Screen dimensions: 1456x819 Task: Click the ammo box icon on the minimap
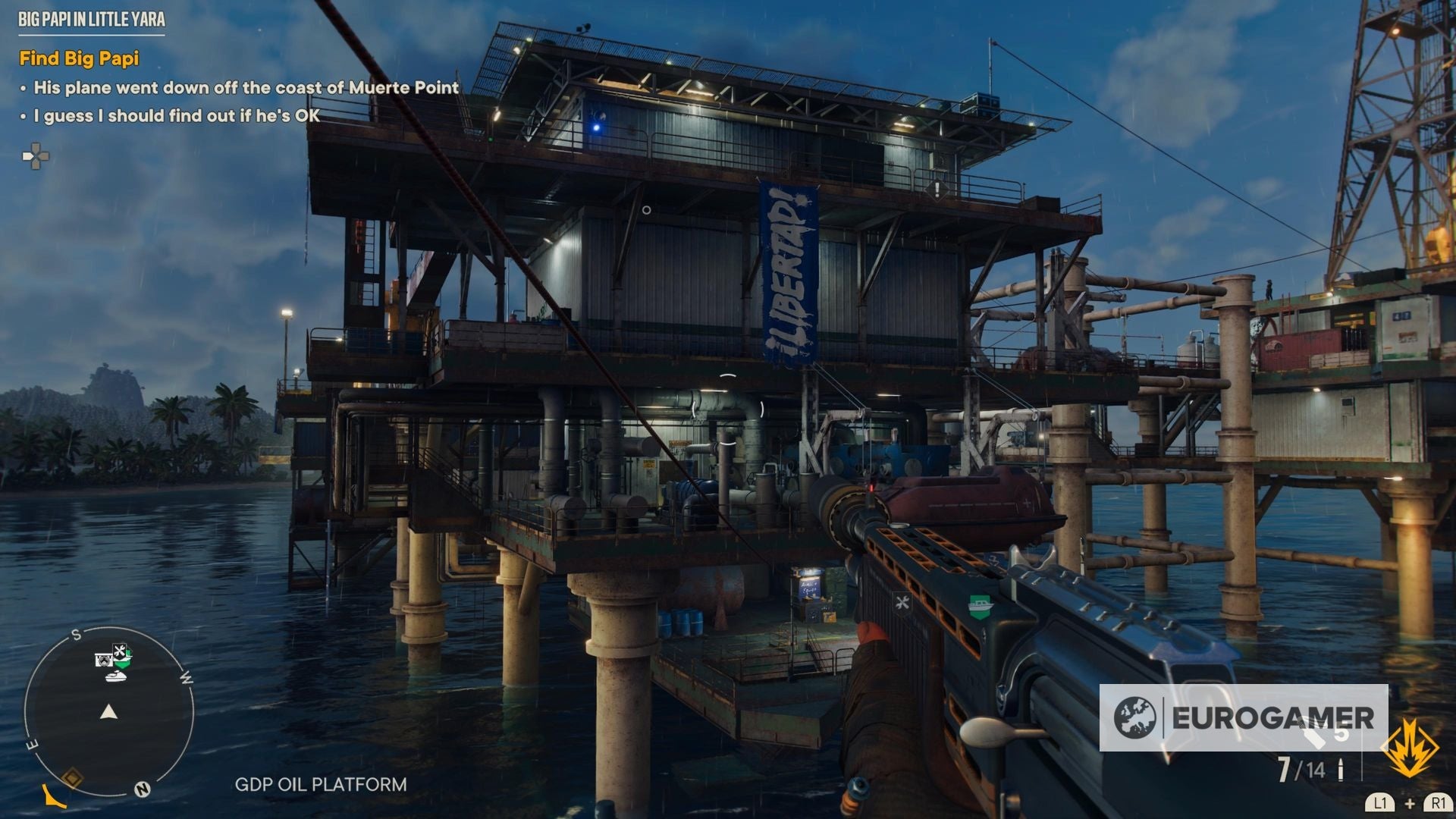[104, 658]
